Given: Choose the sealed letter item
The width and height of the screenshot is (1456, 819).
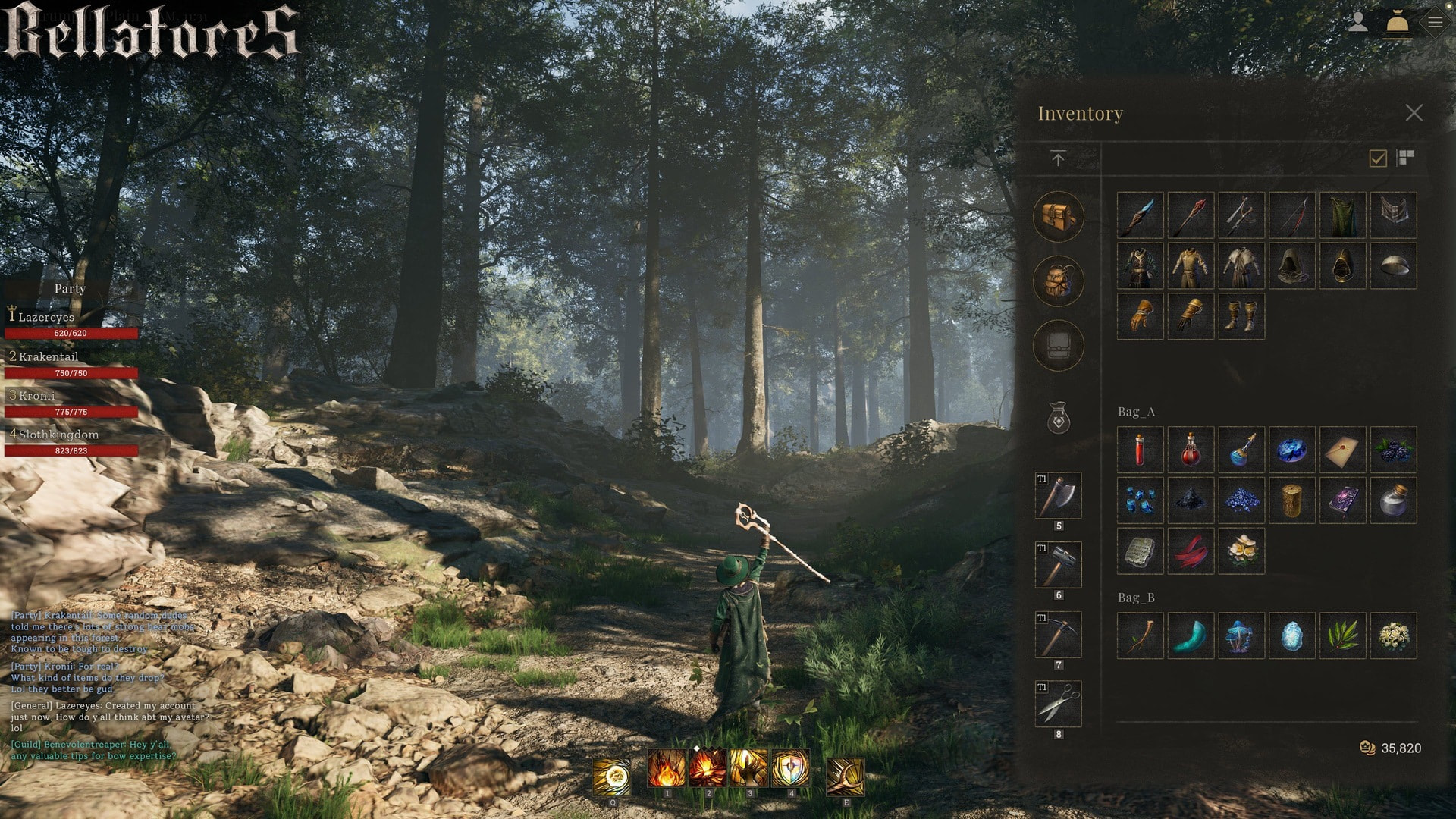Looking at the screenshot, I should [x=1342, y=450].
